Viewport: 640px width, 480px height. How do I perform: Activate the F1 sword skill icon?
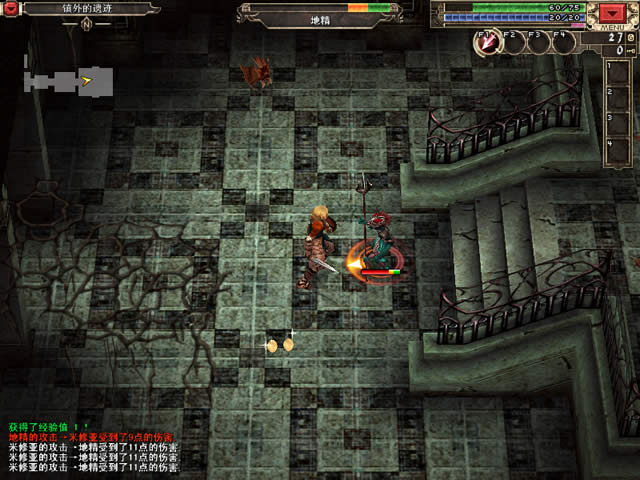coord(489,42)
